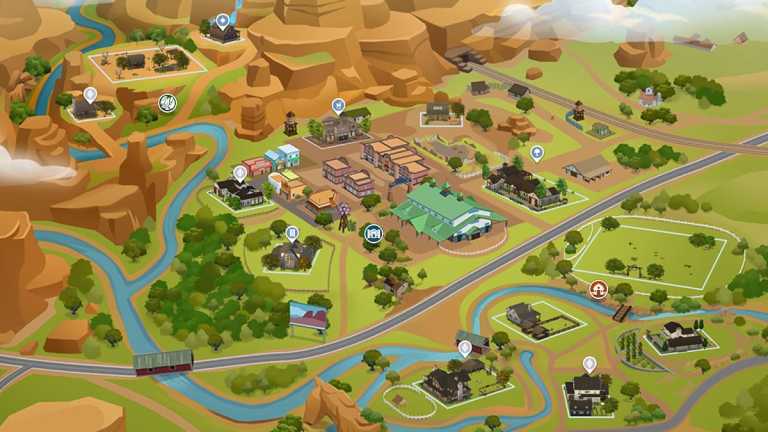
Task: Click the pin over the canyon ledge house
Action: (x=90, y=95)
